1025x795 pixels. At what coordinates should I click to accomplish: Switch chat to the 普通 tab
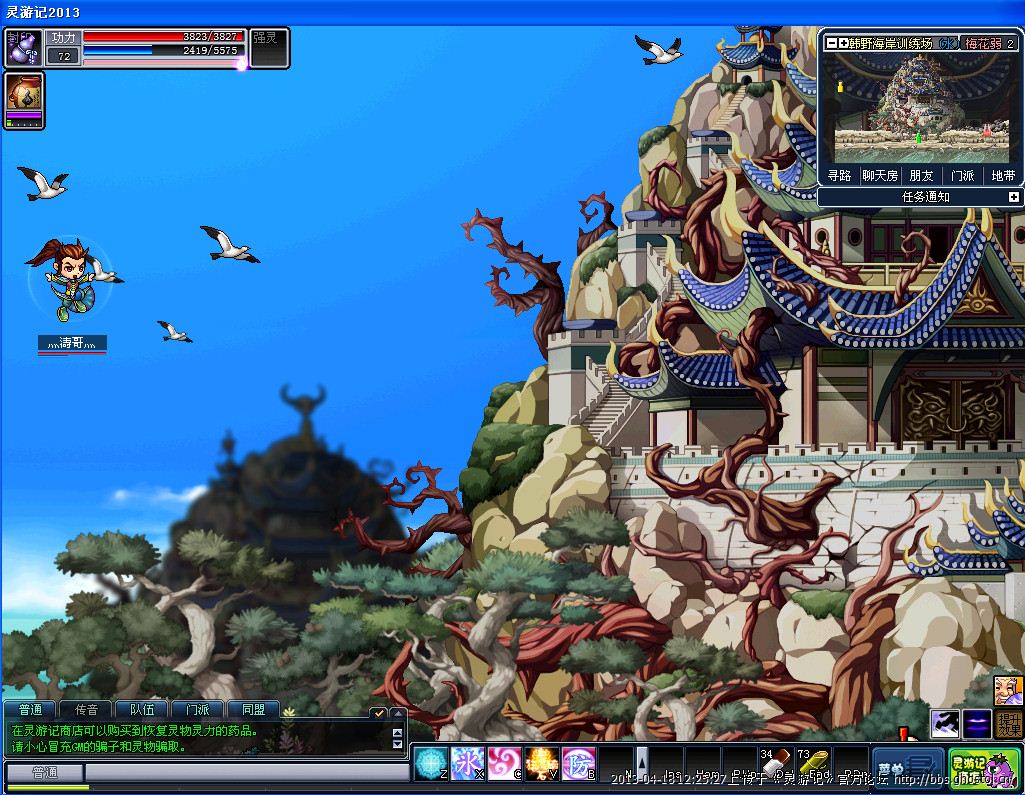(x=30, y=710)
